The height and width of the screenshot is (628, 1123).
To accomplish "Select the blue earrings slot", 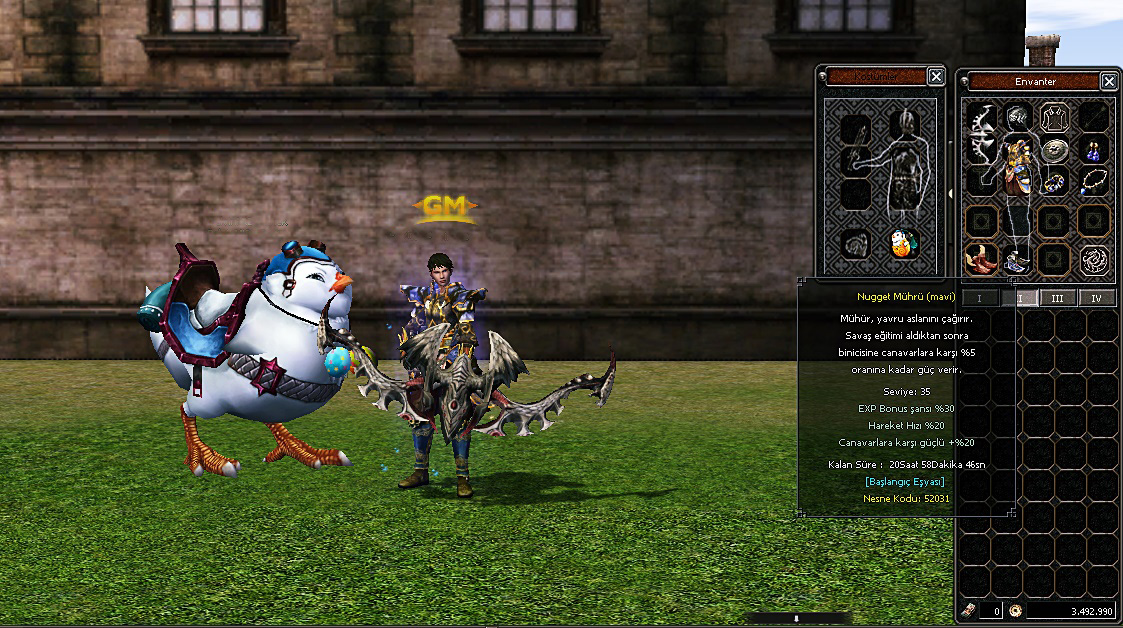I will point(1093,151).
